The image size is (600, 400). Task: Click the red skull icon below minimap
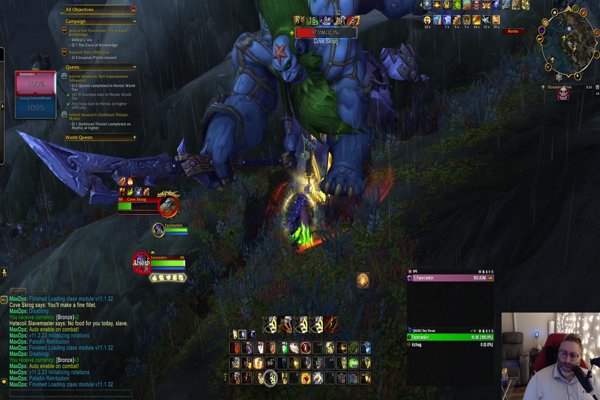(562, 92)
